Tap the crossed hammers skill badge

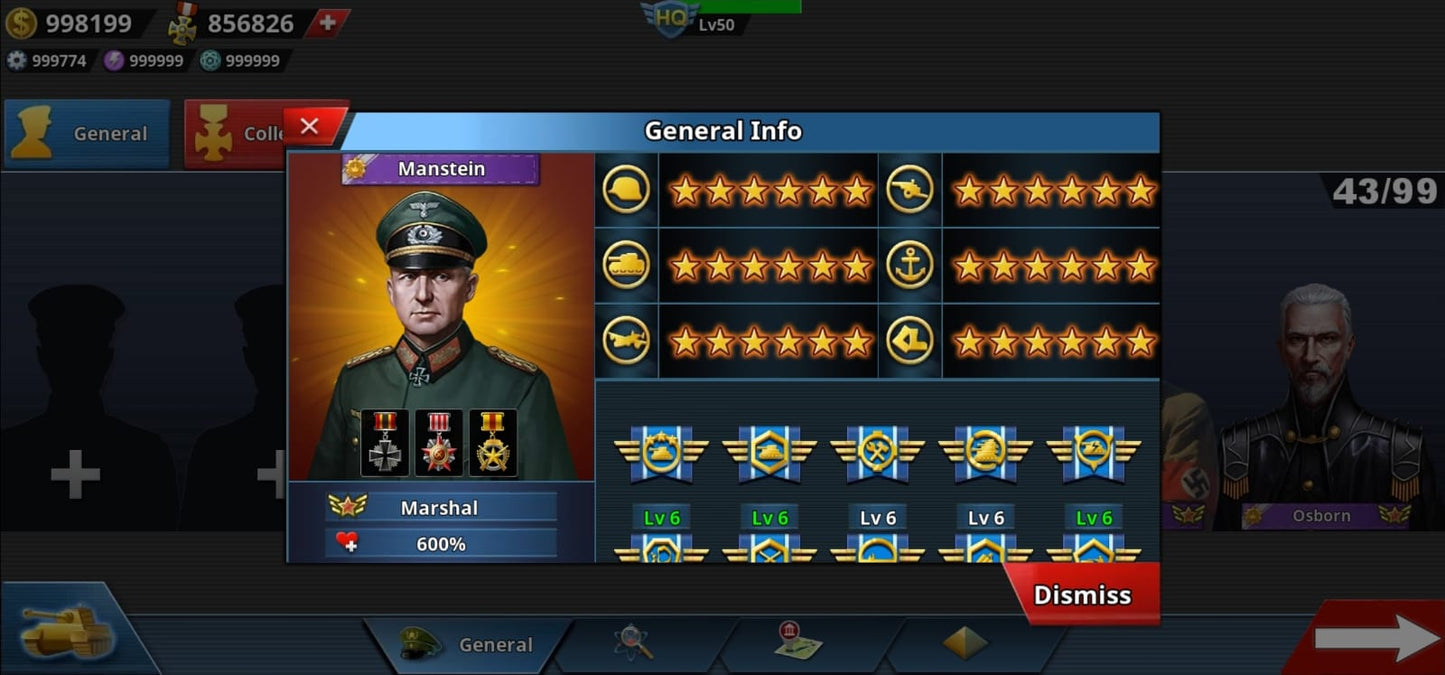click(878, 453)
